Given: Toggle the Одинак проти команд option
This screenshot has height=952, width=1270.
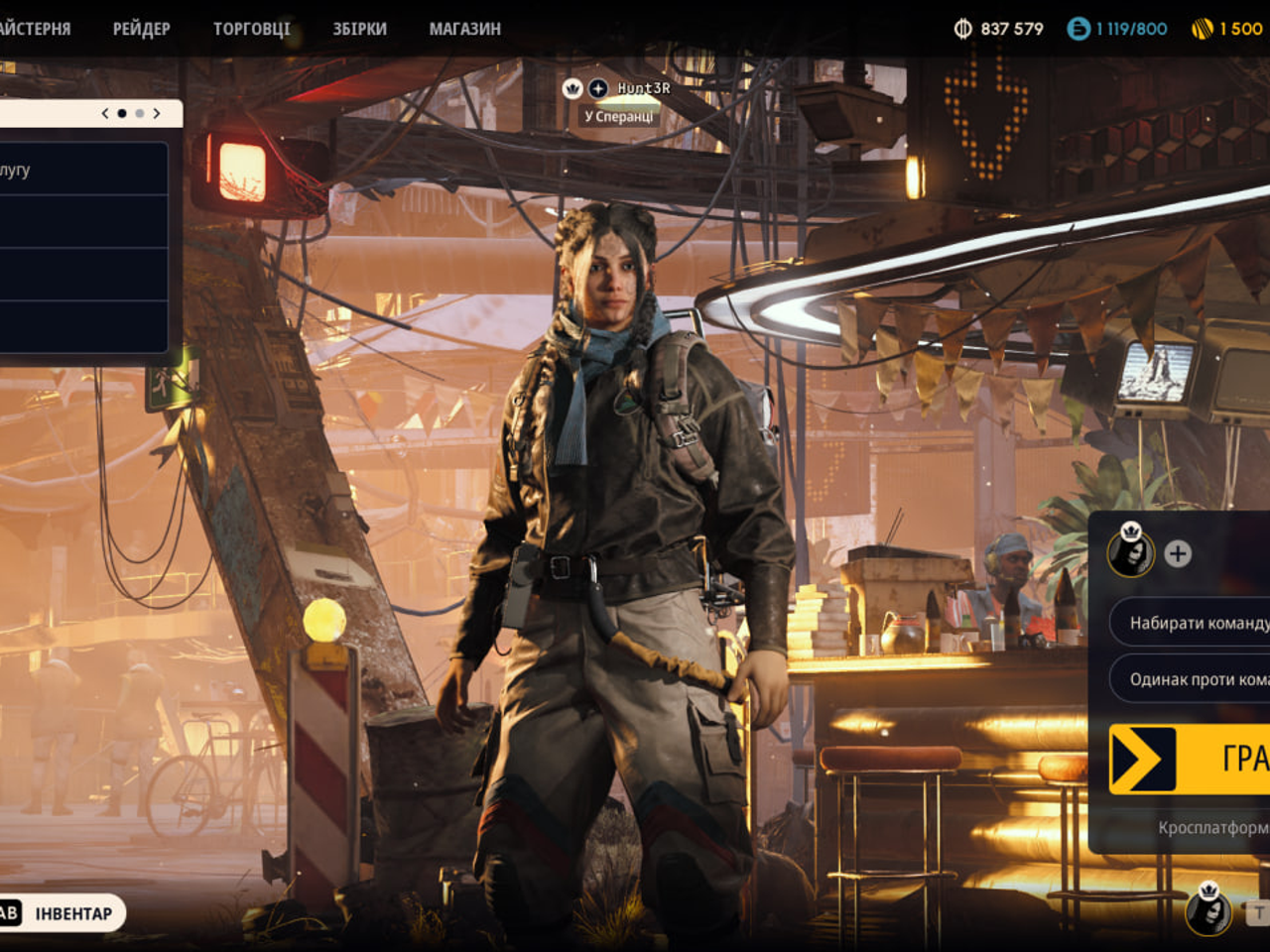Looking at the screenshot, I should pos(1191,679).
